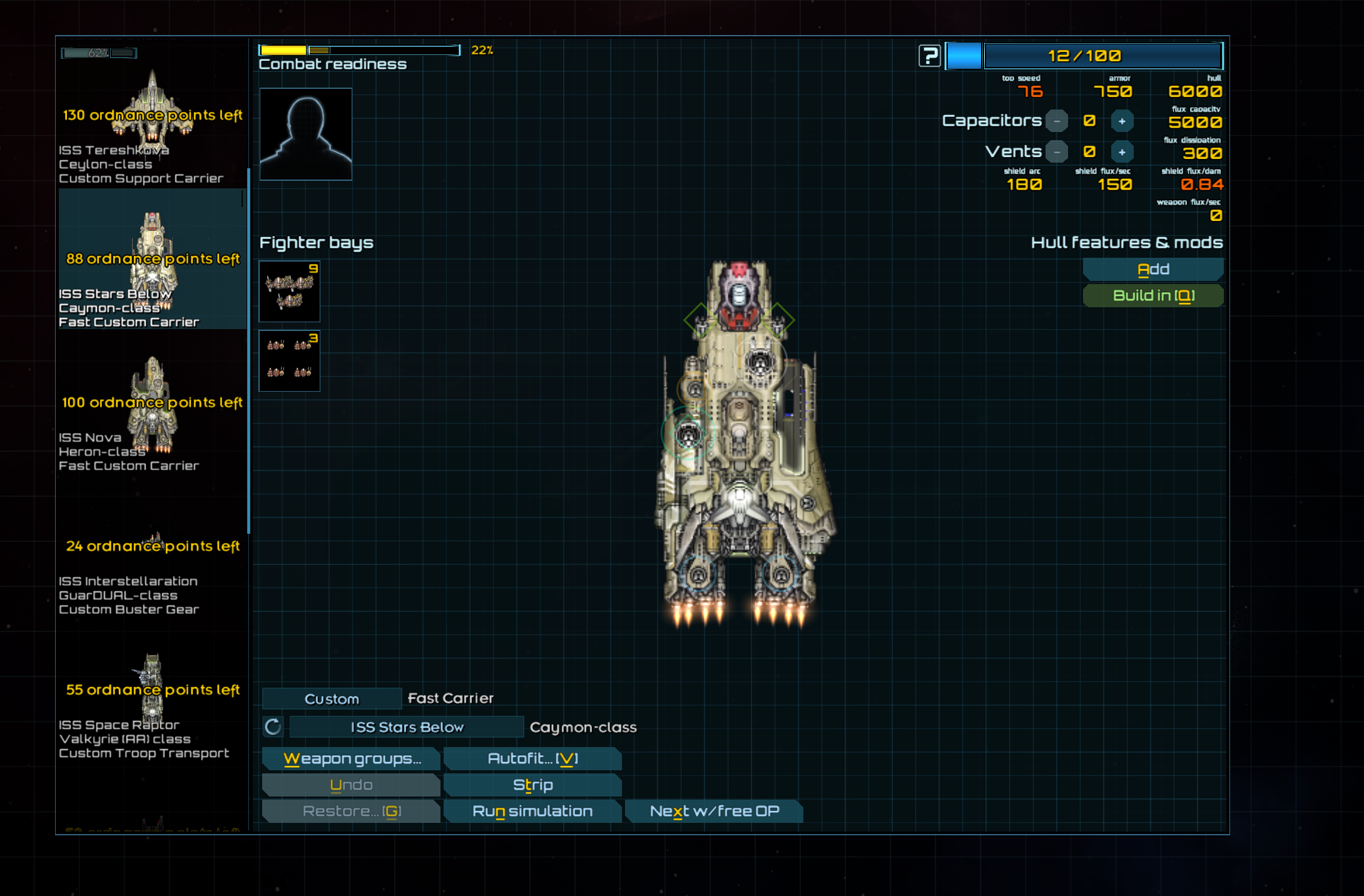1364x896 pixels.
Task: Open the second fighter bay slot
Action: [x=290, y=361]
